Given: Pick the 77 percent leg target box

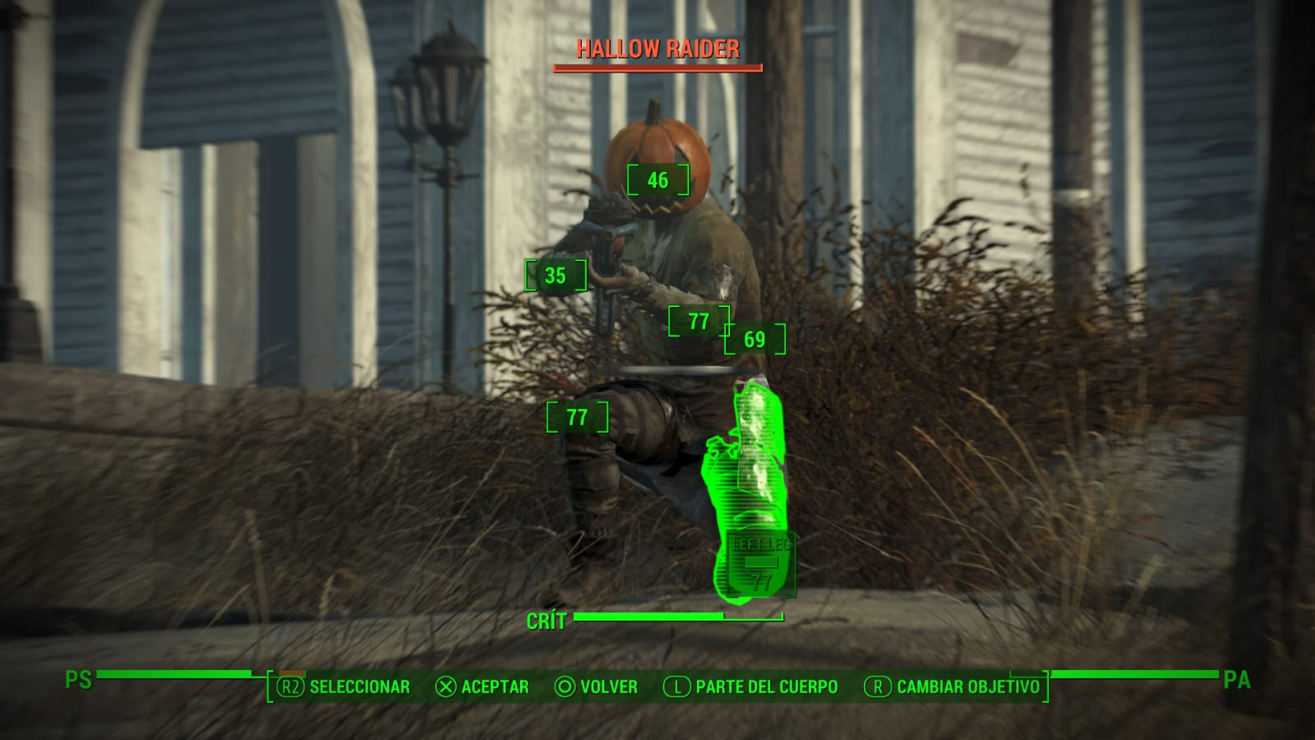Looking at the screenshot, I should point(577,417).
